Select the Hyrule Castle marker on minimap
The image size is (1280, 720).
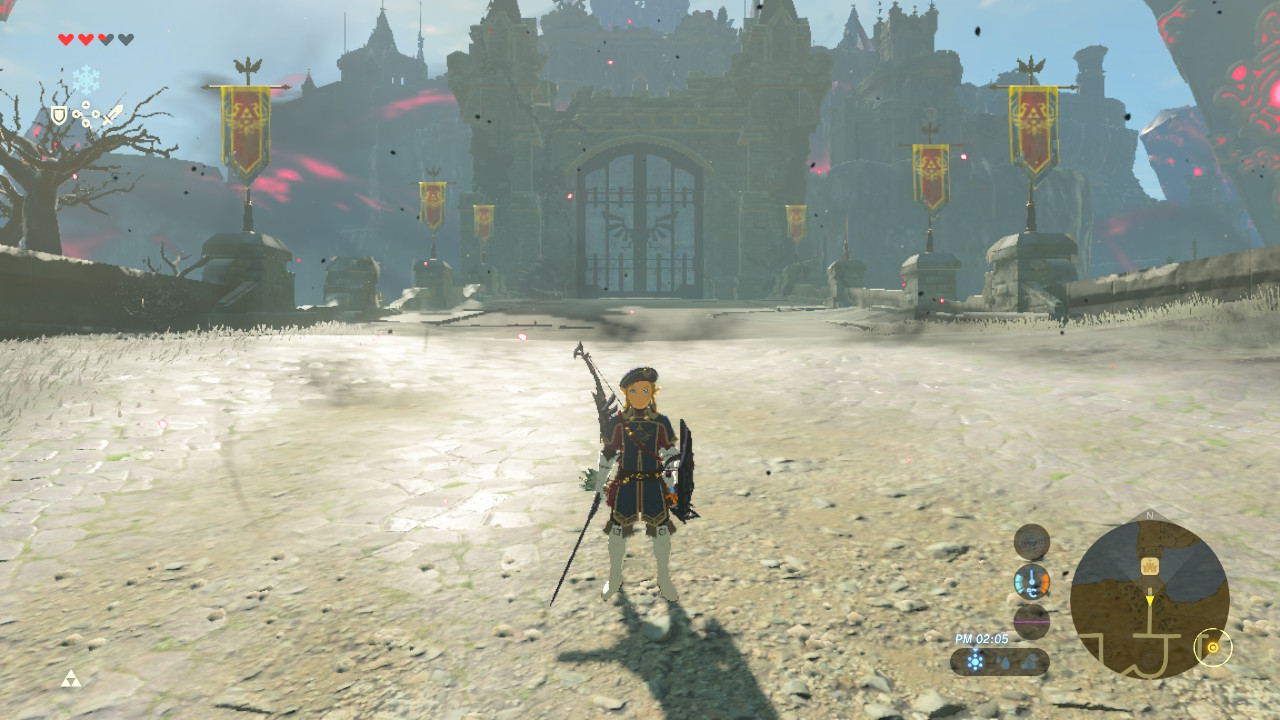(x=1150, y=566)
